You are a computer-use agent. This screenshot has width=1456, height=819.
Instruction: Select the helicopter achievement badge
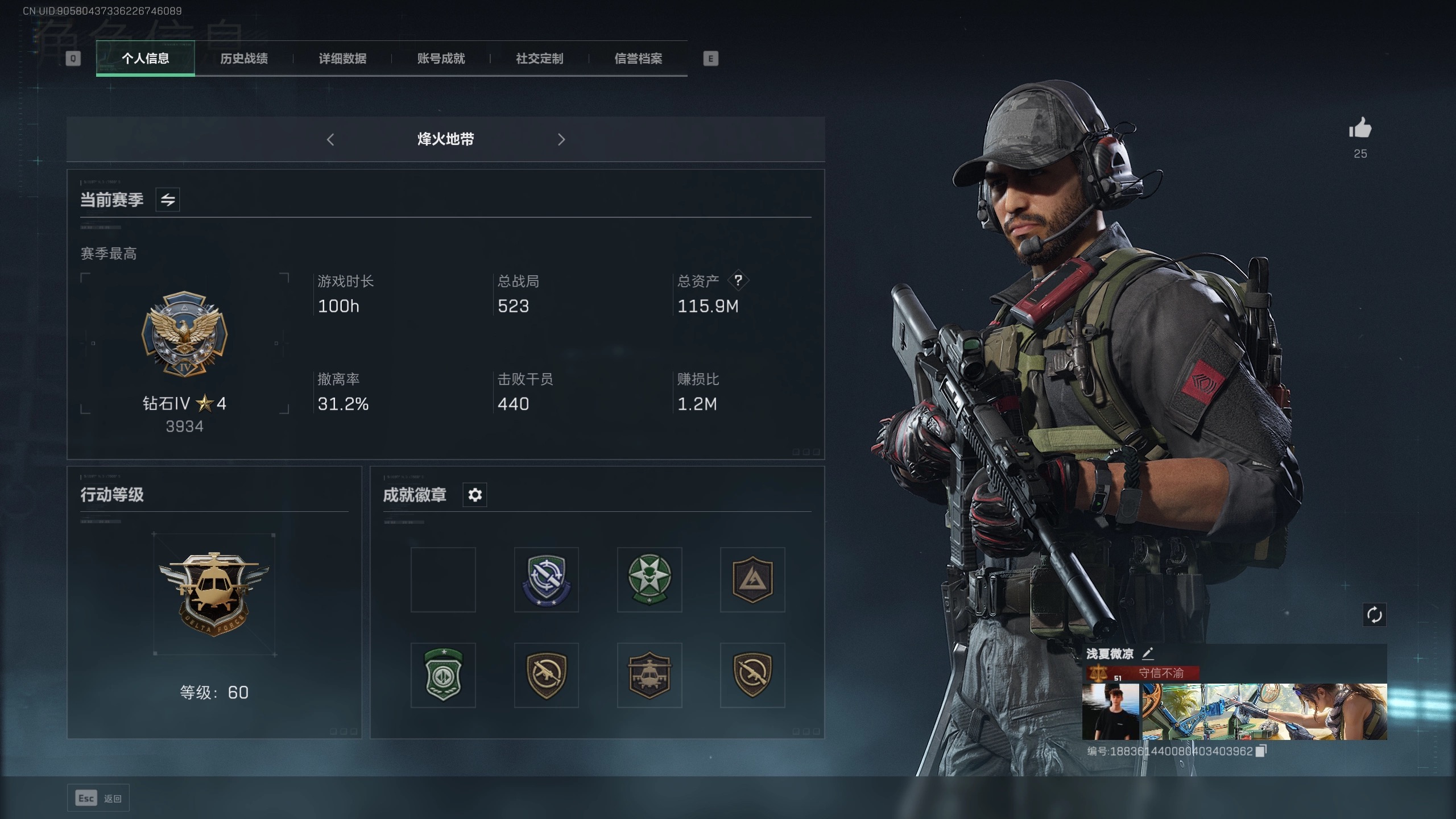pyautogui.click(x=649, y=675)
